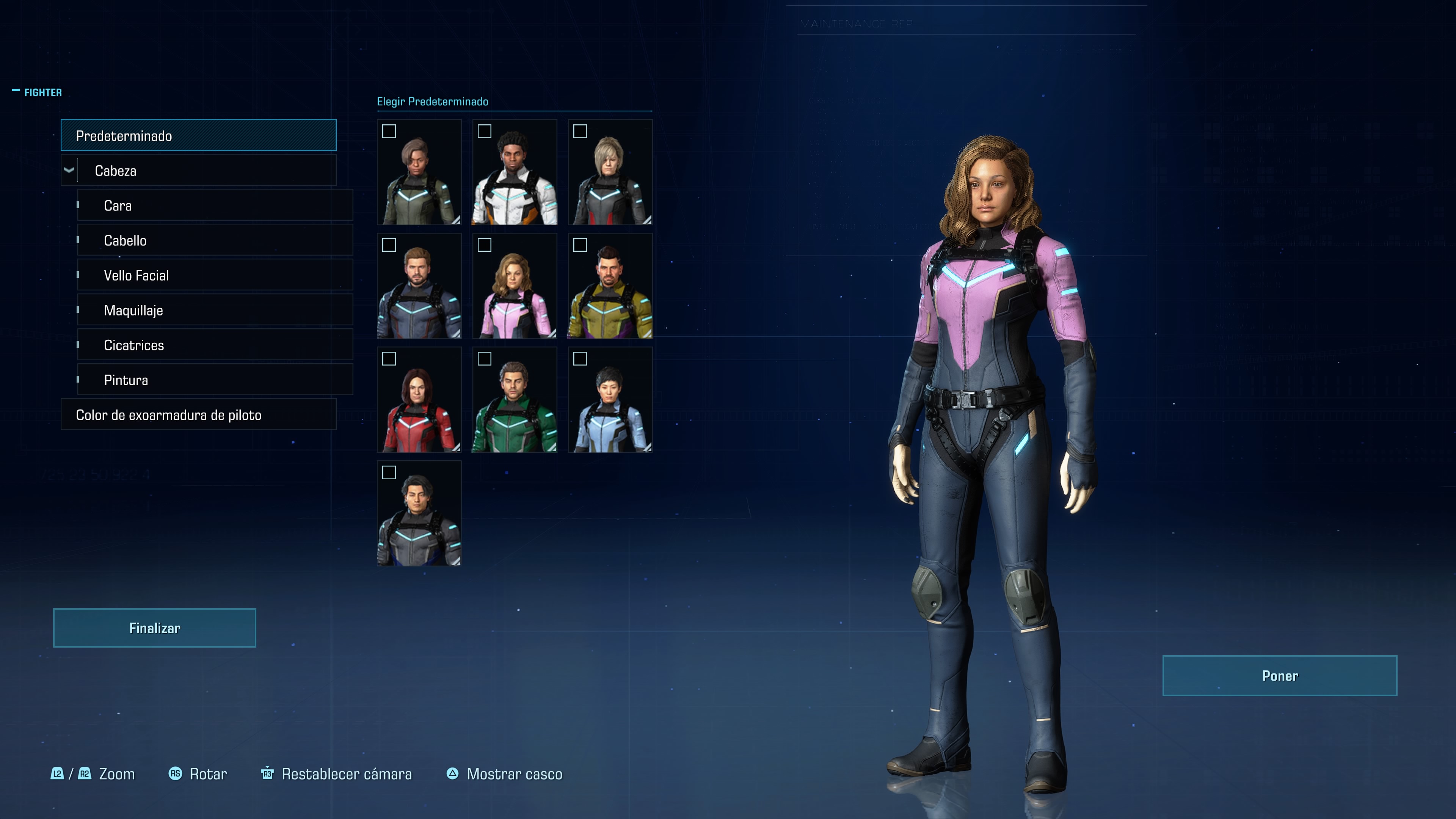Open the Pintura options
Image resolution: width=1456 pixels, height=819 pixels.
tap(215, 380)
